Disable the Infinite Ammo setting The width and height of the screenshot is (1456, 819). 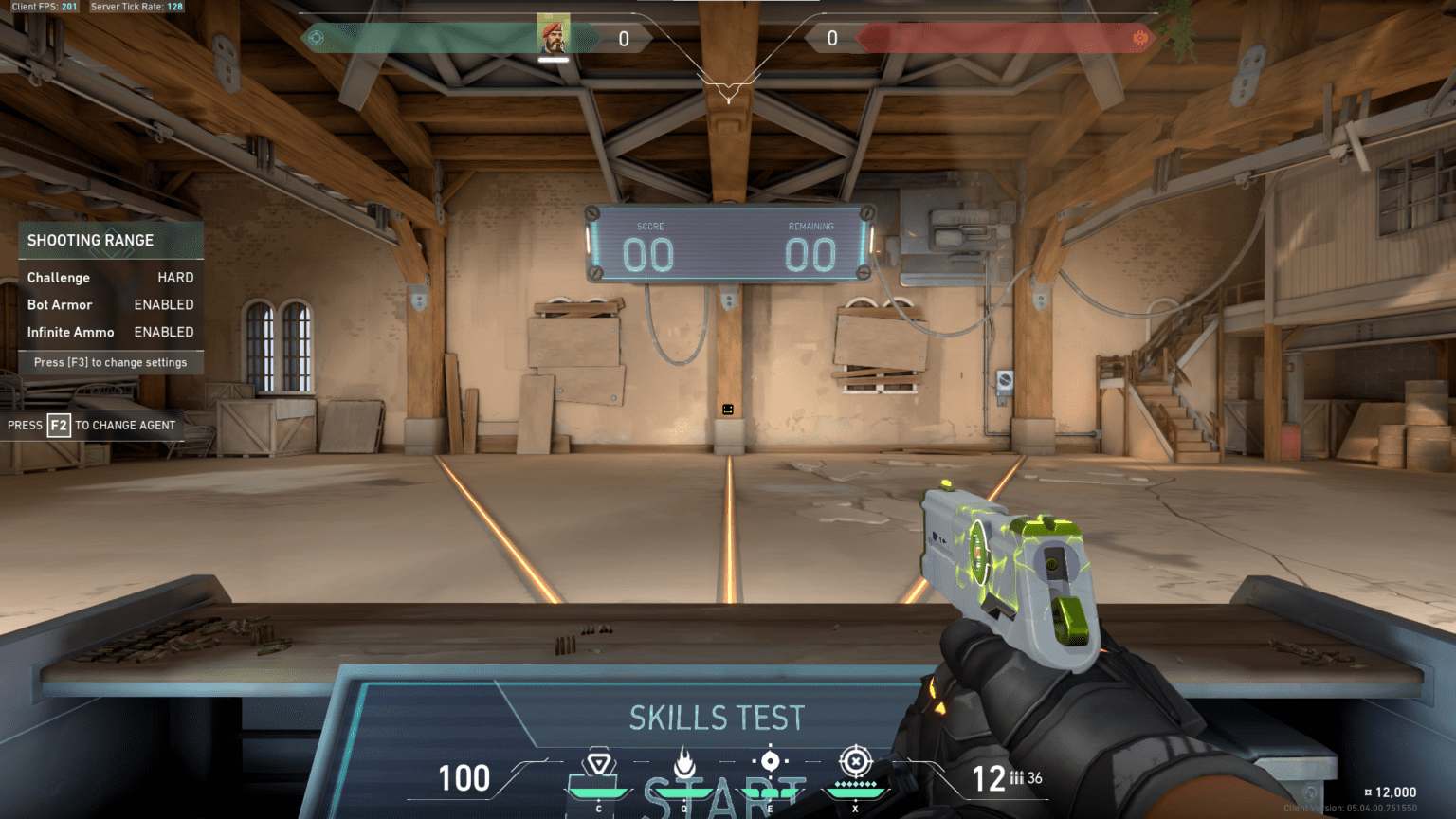pyautogui.click(x=163, y=332)
